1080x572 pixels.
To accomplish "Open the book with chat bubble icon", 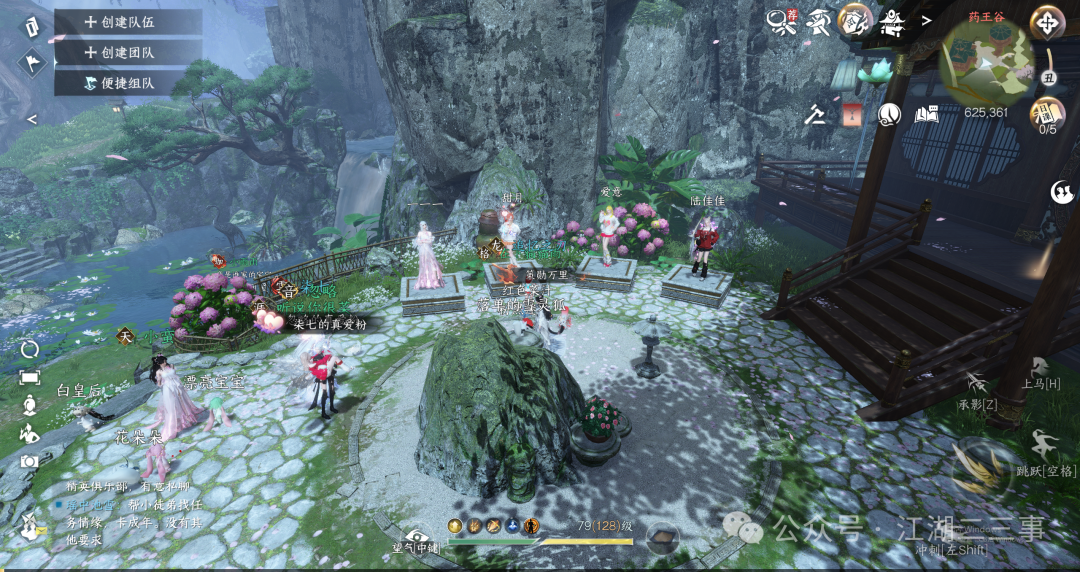I will pyautogui.click(x=926, y=114).
